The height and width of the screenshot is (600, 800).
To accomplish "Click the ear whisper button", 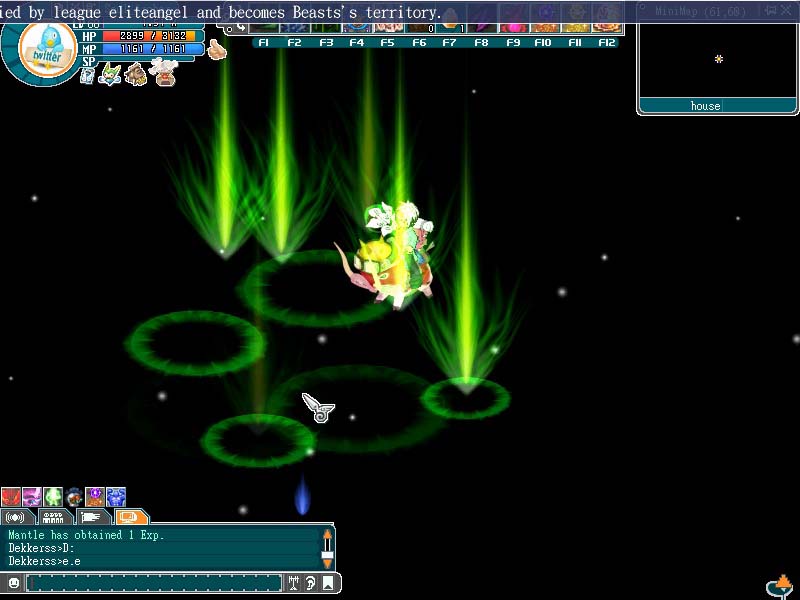I will (311, 582).
